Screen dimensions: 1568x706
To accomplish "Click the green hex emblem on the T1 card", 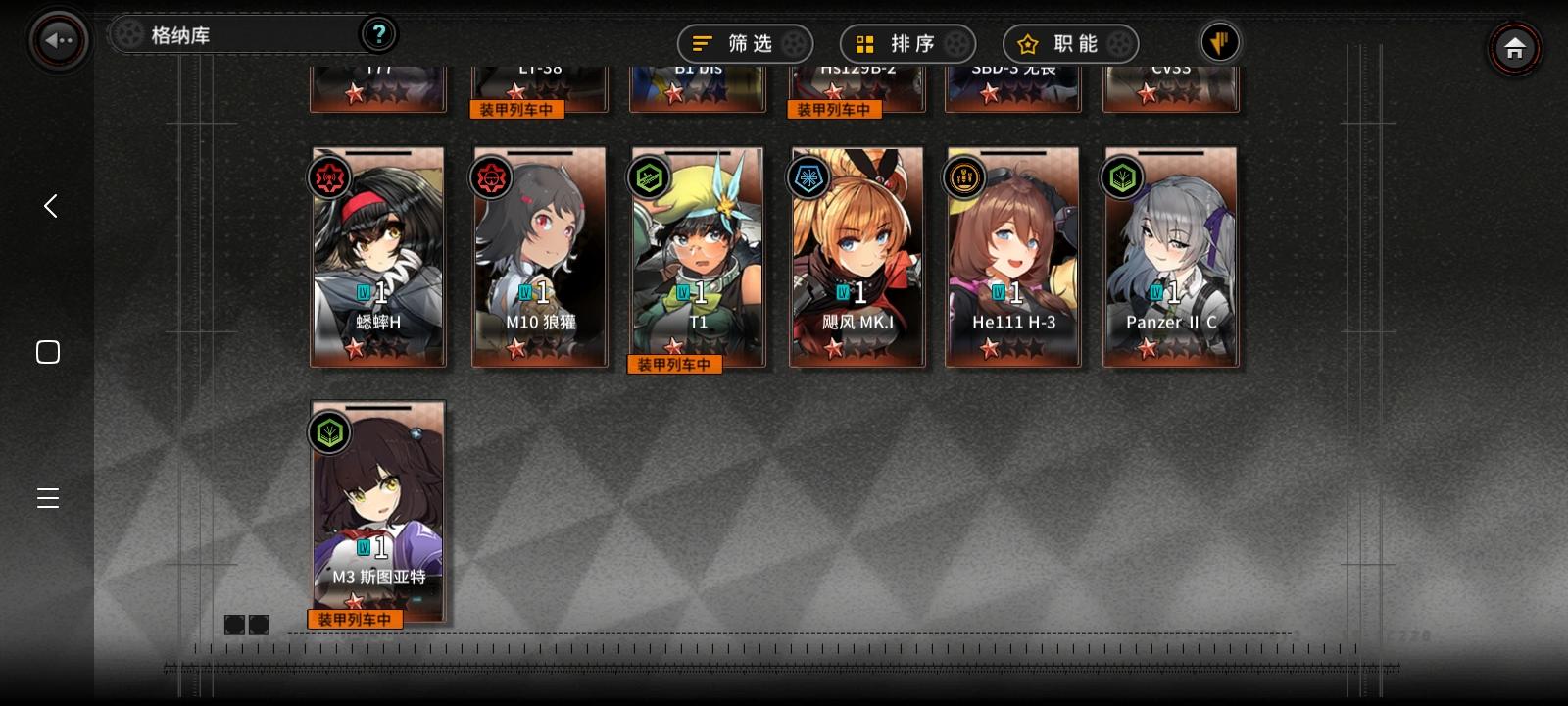I will (x=650, y=177).
